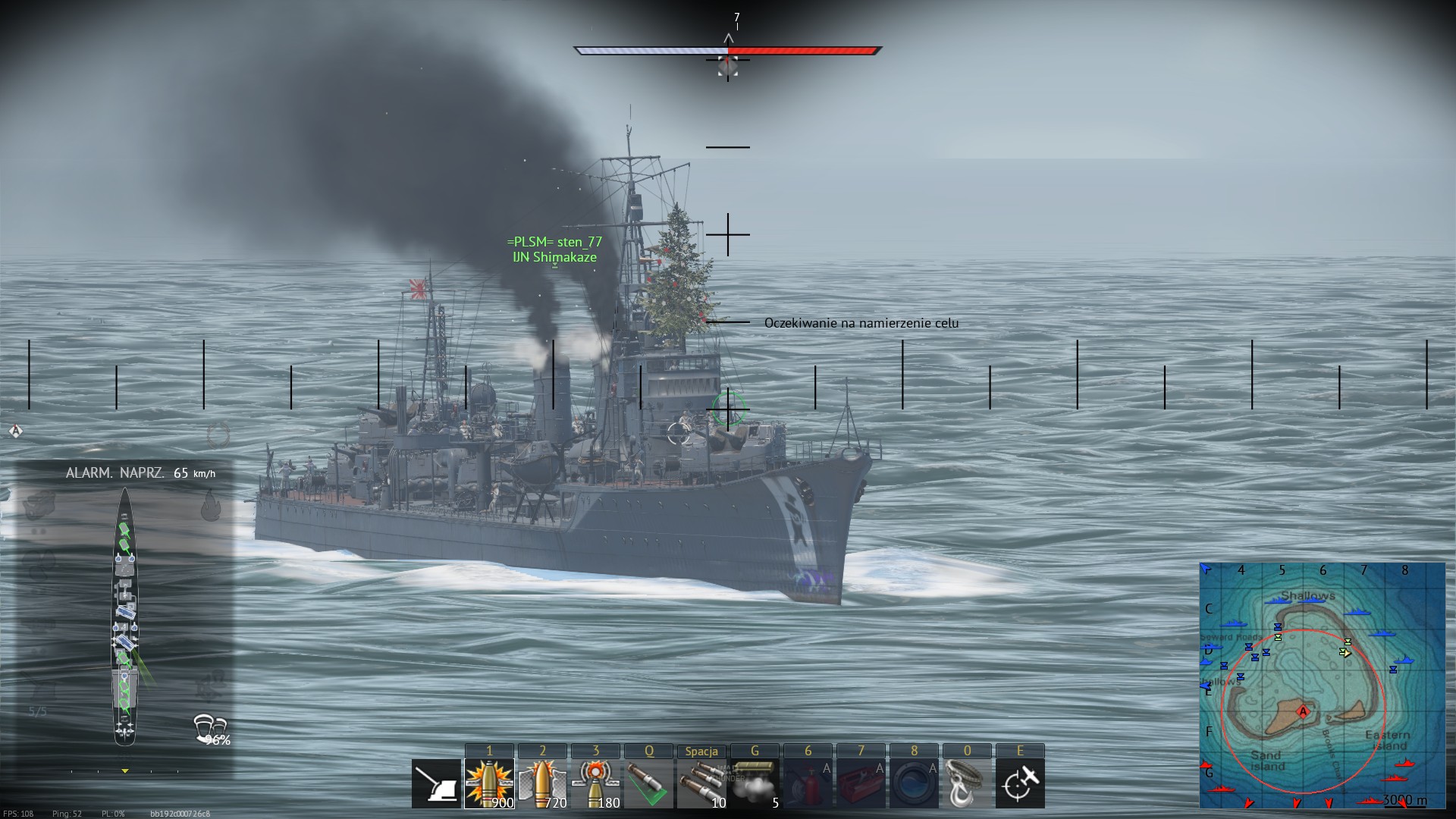The height and width of the screenshot is (819, 1456).
Task: Fire the torpedo salvo slot showing 10
Action: [701, 783]
